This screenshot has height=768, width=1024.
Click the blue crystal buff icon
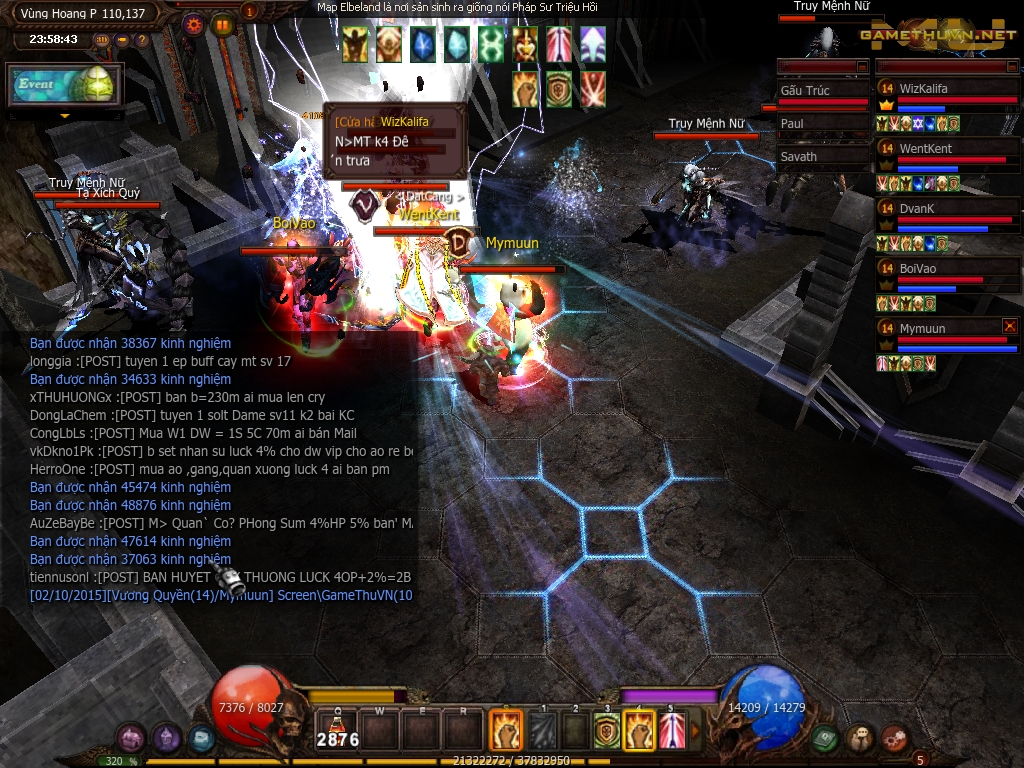pyautogui.click(x=423, y=44)
